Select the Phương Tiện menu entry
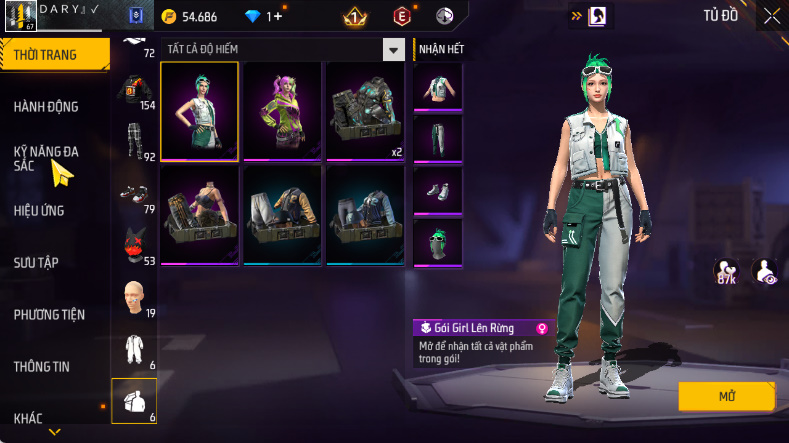The image size is (789, 443). pos(49,314)
